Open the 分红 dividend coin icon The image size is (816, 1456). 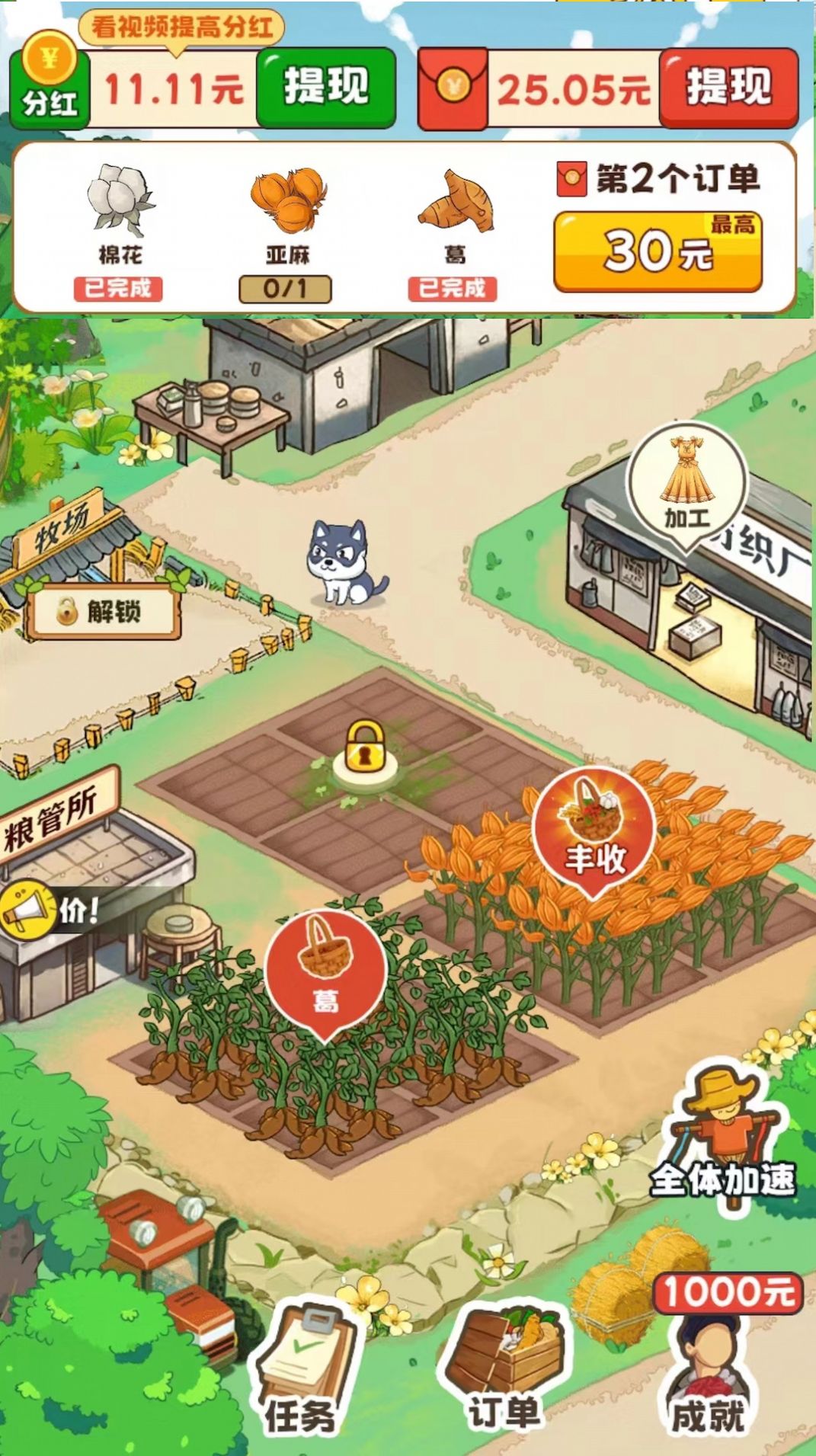50,85
